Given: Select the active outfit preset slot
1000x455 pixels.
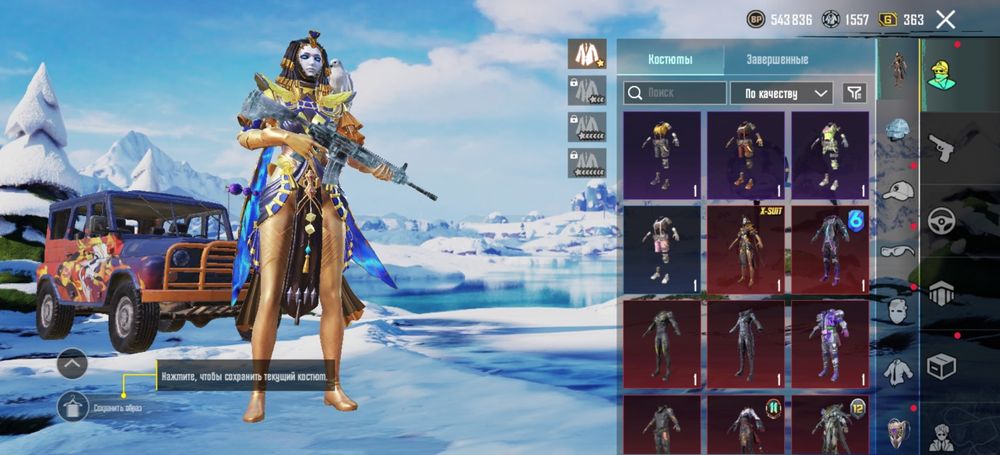Looking at the screenshot, I should [587, 54].
